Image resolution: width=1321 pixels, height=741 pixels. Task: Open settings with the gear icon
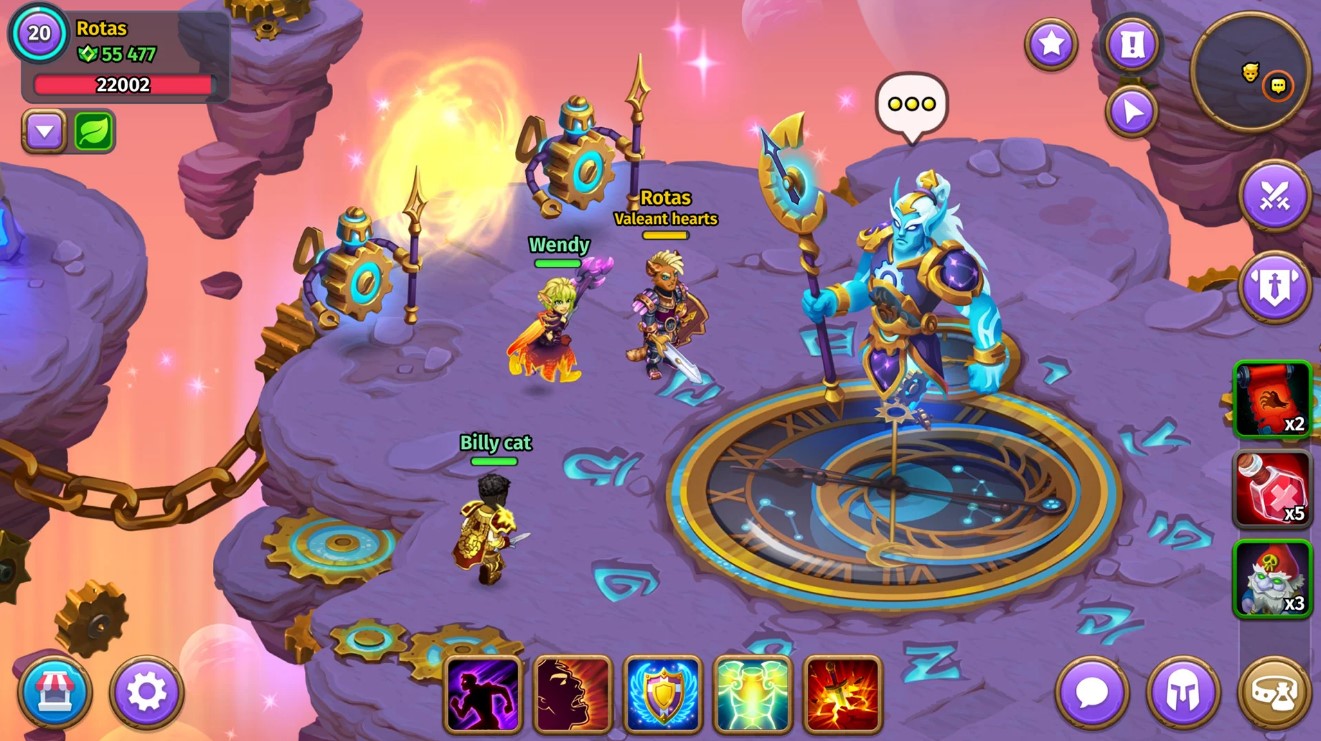pos(146,692)
